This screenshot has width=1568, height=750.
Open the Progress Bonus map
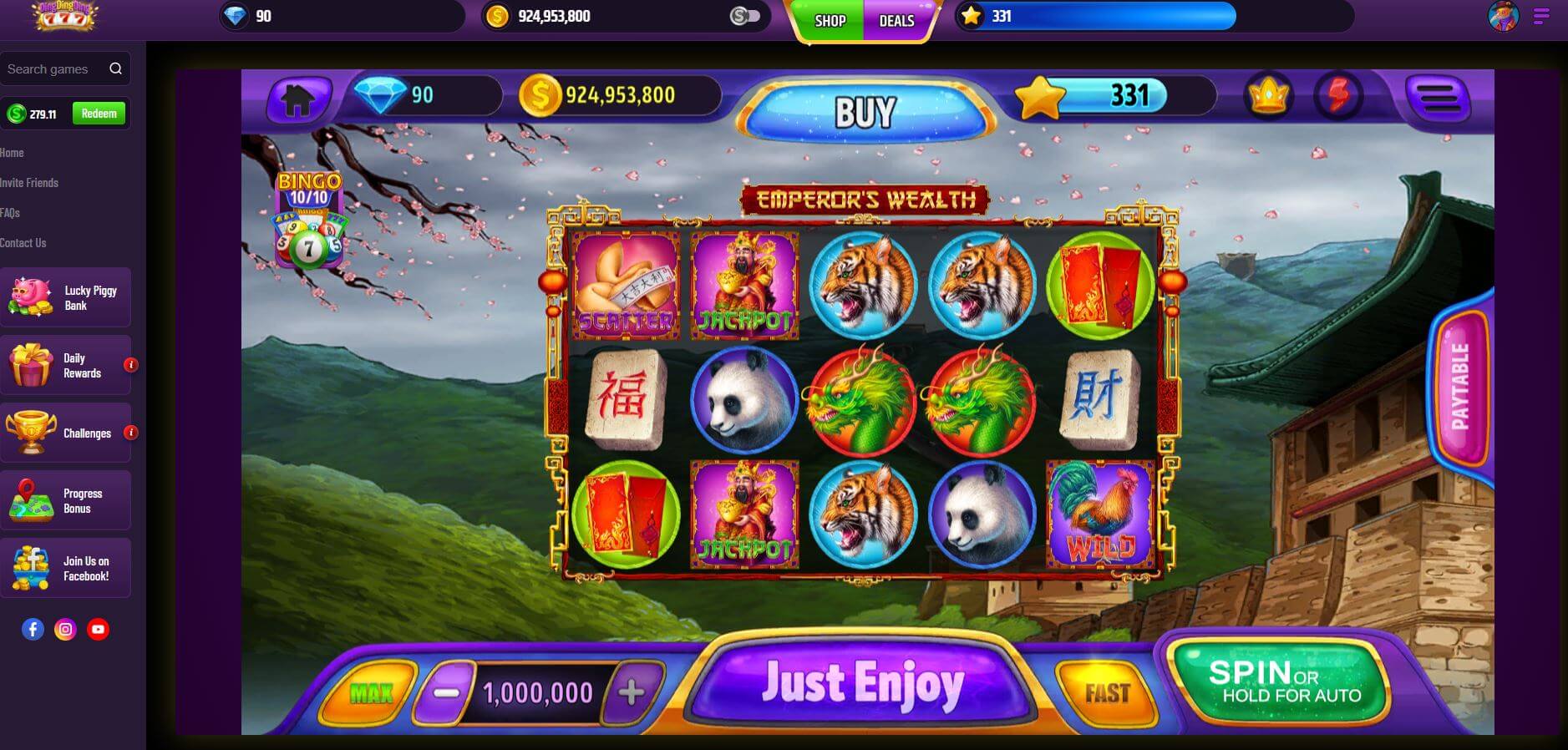point(67,500)
